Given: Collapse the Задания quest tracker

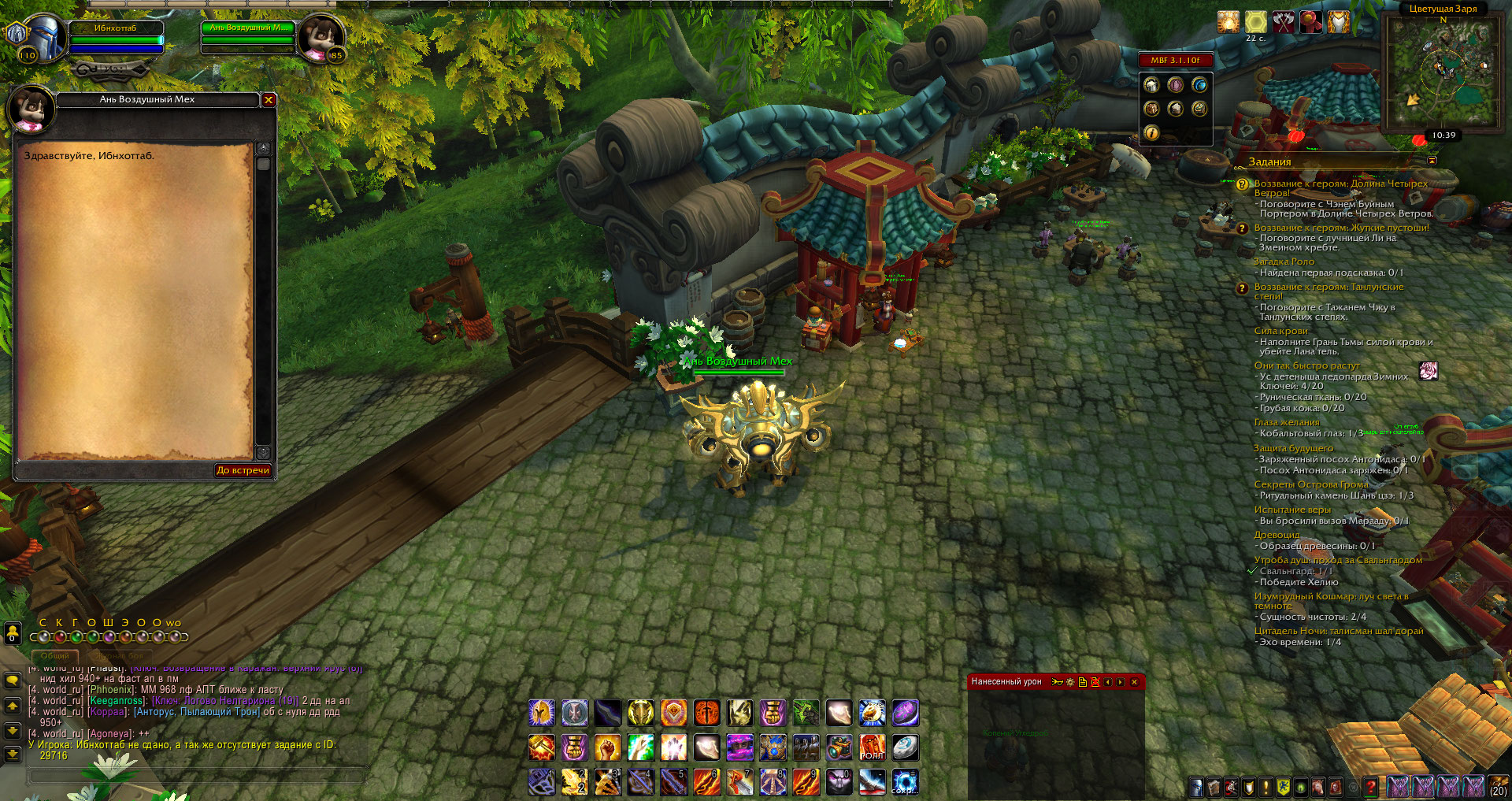Looking at the screenshot, I should point(1432,161).
